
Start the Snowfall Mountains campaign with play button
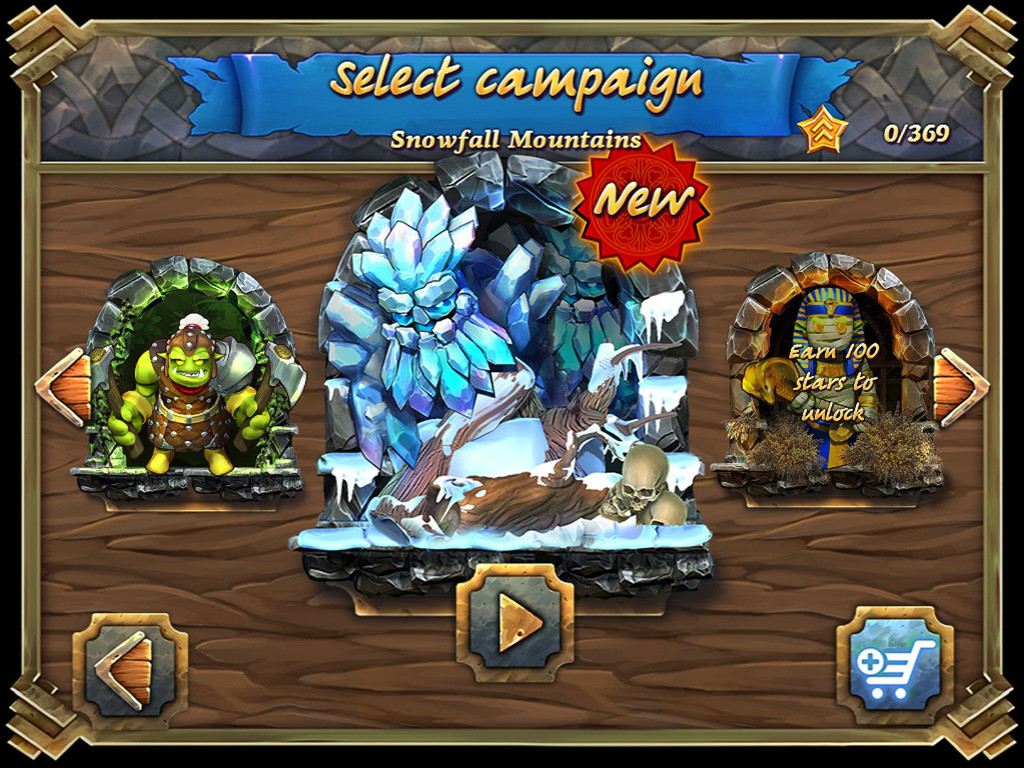tap(514, 623)
